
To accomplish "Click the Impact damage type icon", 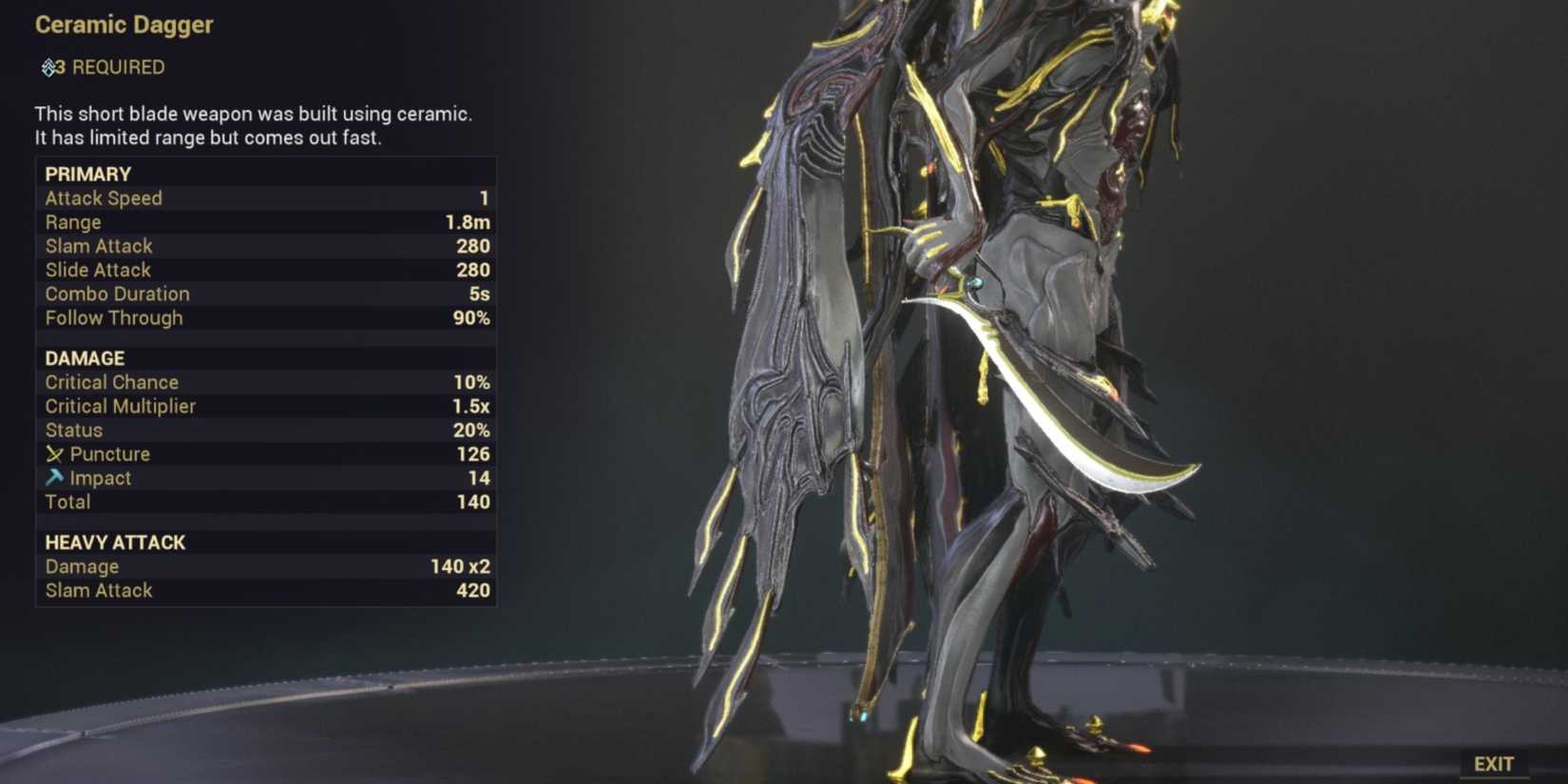I will pos(53,478).
